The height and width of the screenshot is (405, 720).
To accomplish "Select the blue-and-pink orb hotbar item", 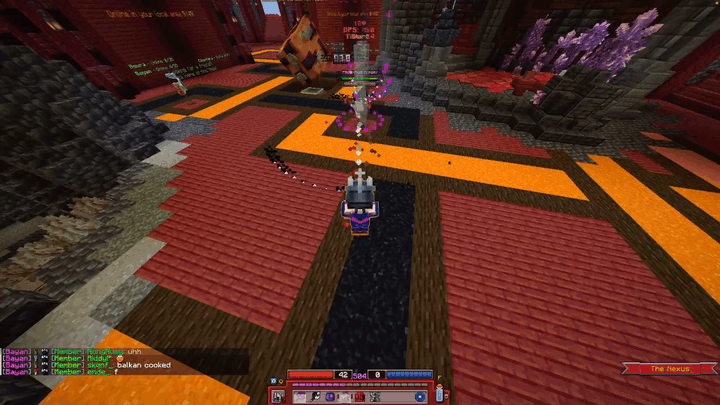I will 330,397.
